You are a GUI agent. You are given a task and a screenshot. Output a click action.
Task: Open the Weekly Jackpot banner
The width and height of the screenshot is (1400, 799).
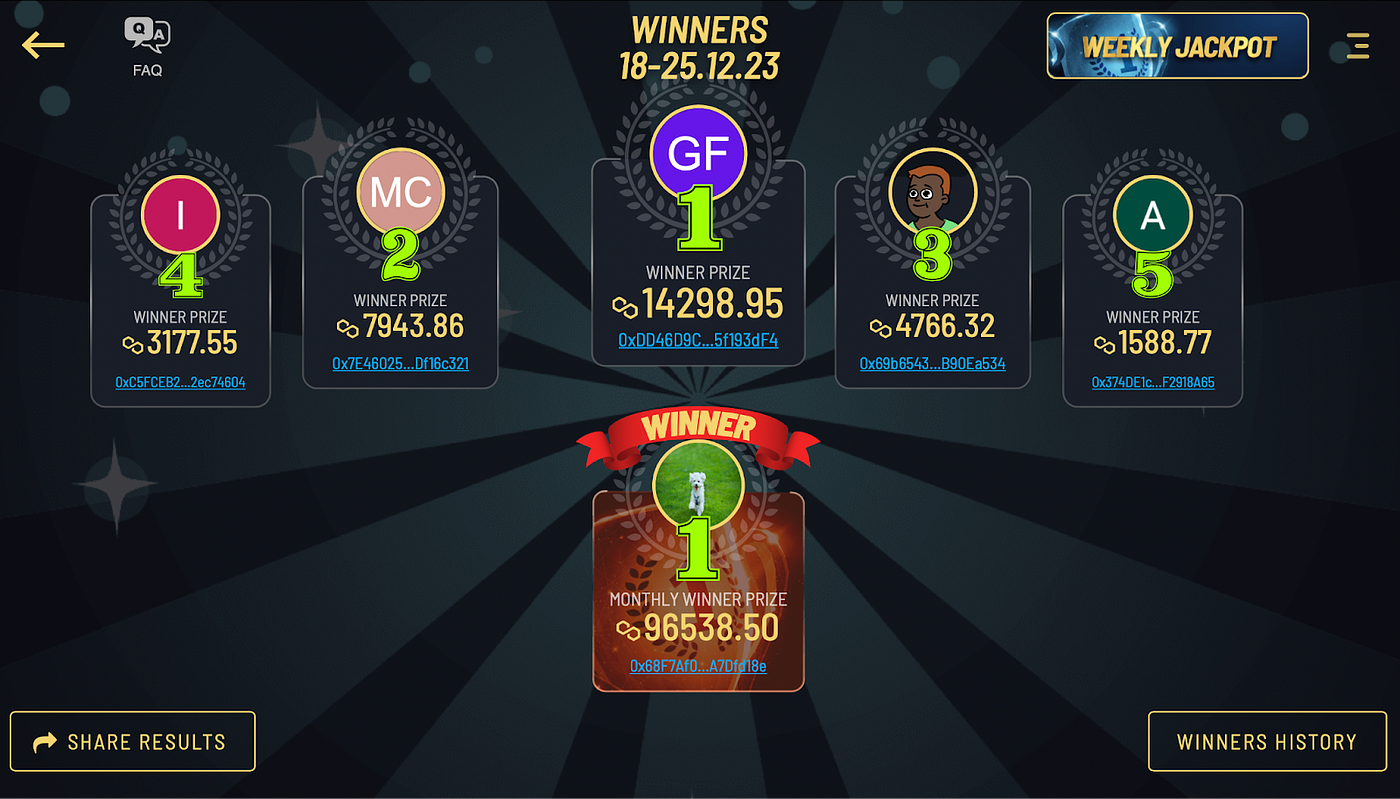point(1177,45)
